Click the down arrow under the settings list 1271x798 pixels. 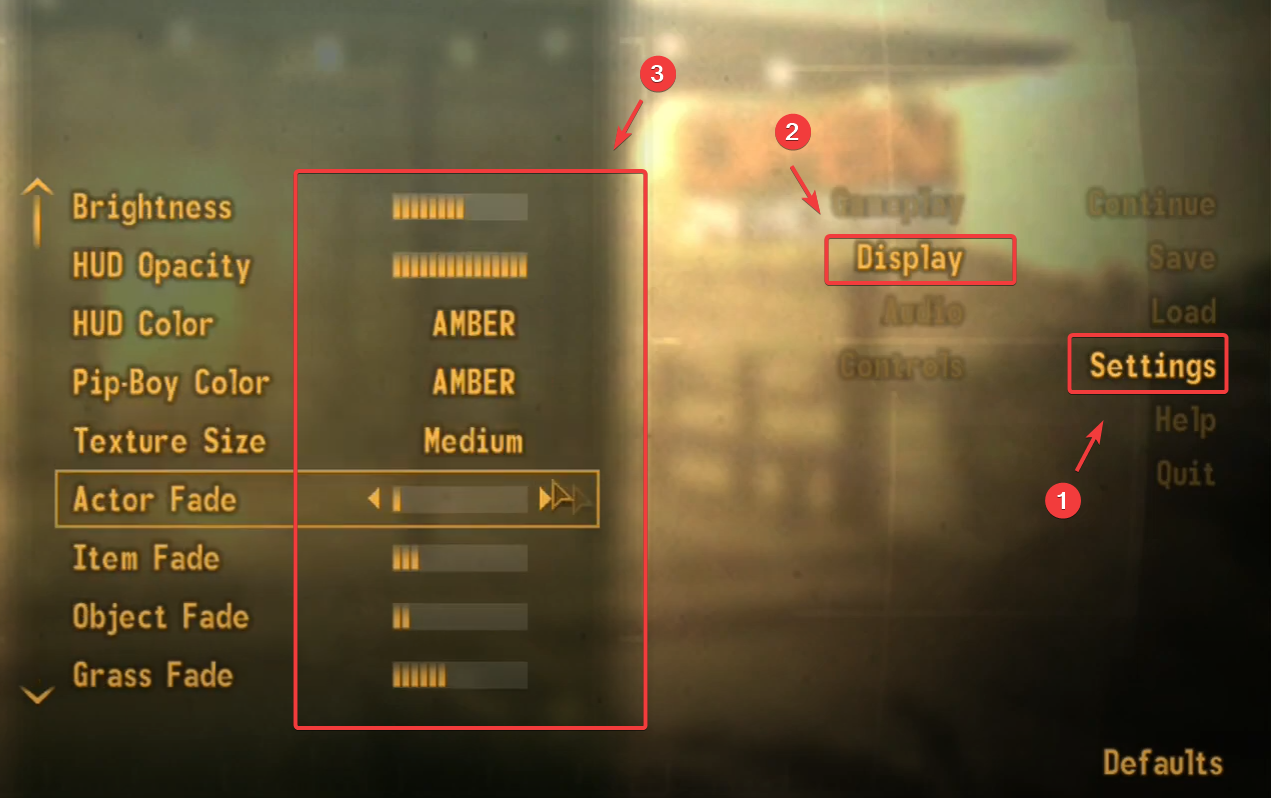coord(37,694)
